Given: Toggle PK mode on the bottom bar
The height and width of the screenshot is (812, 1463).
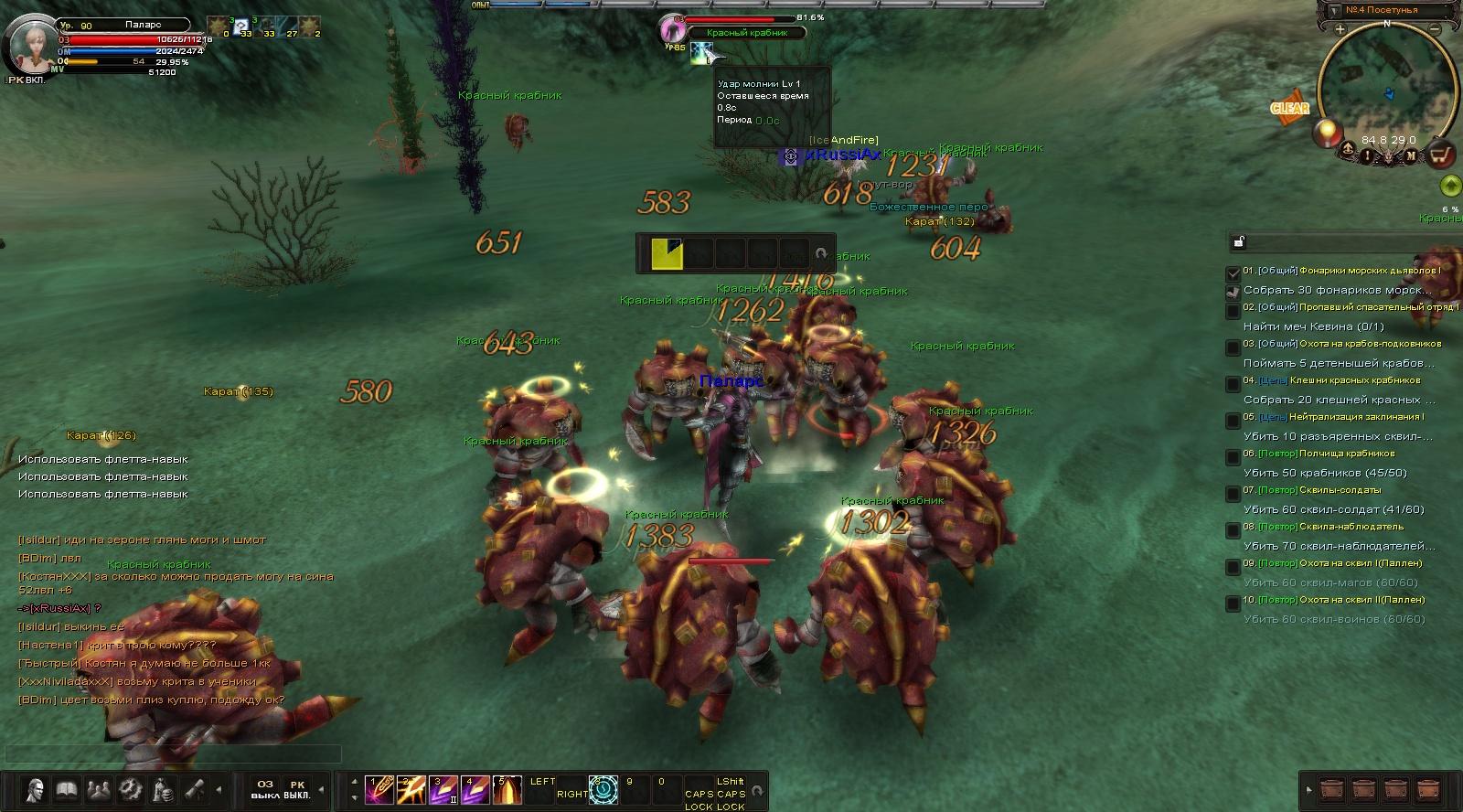Looking at the screenshot, I should click(297, 789).
